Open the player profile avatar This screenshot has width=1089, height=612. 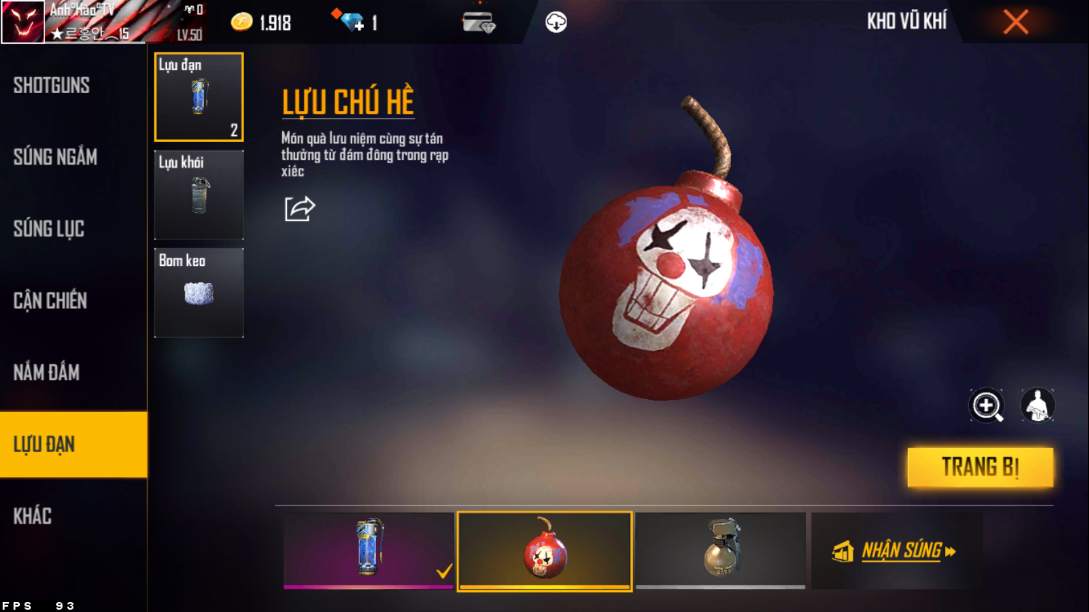[x=22, y=22]
